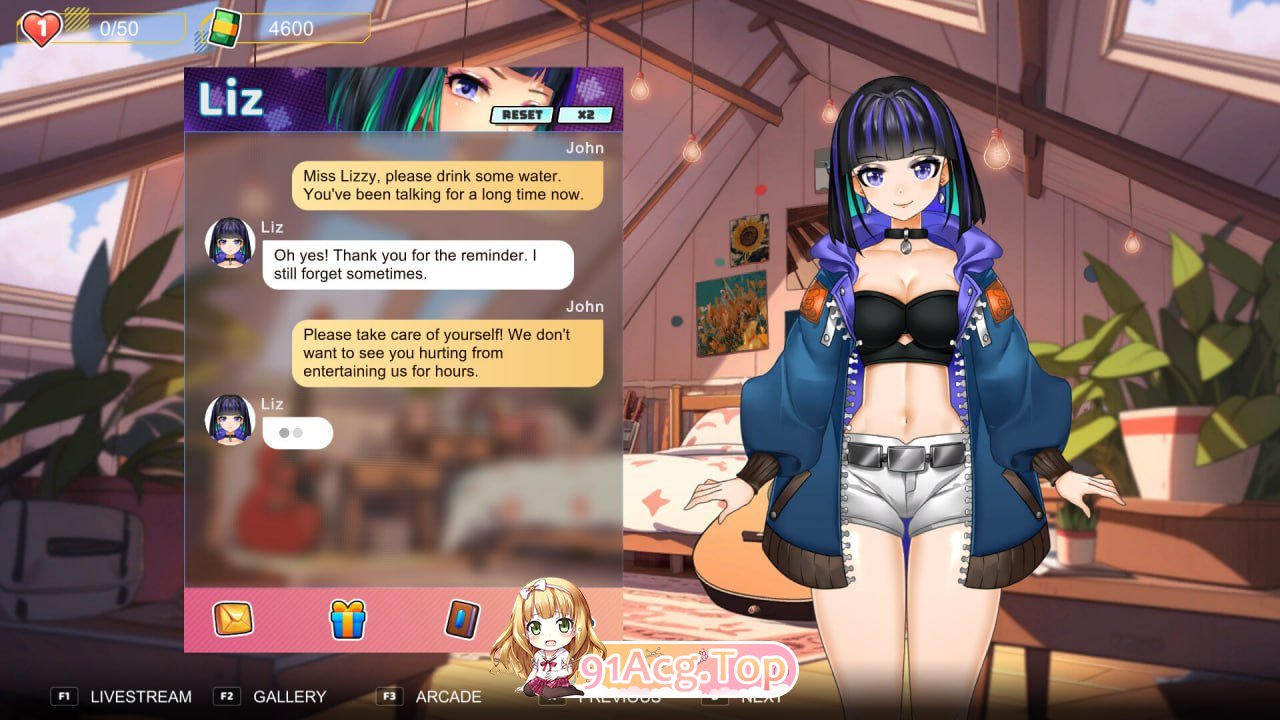Image resolution: width=1280 pixels, height=720 pixels.
Task: Click Liz's typing indicator bubble
Action: (x=297, y=432)
